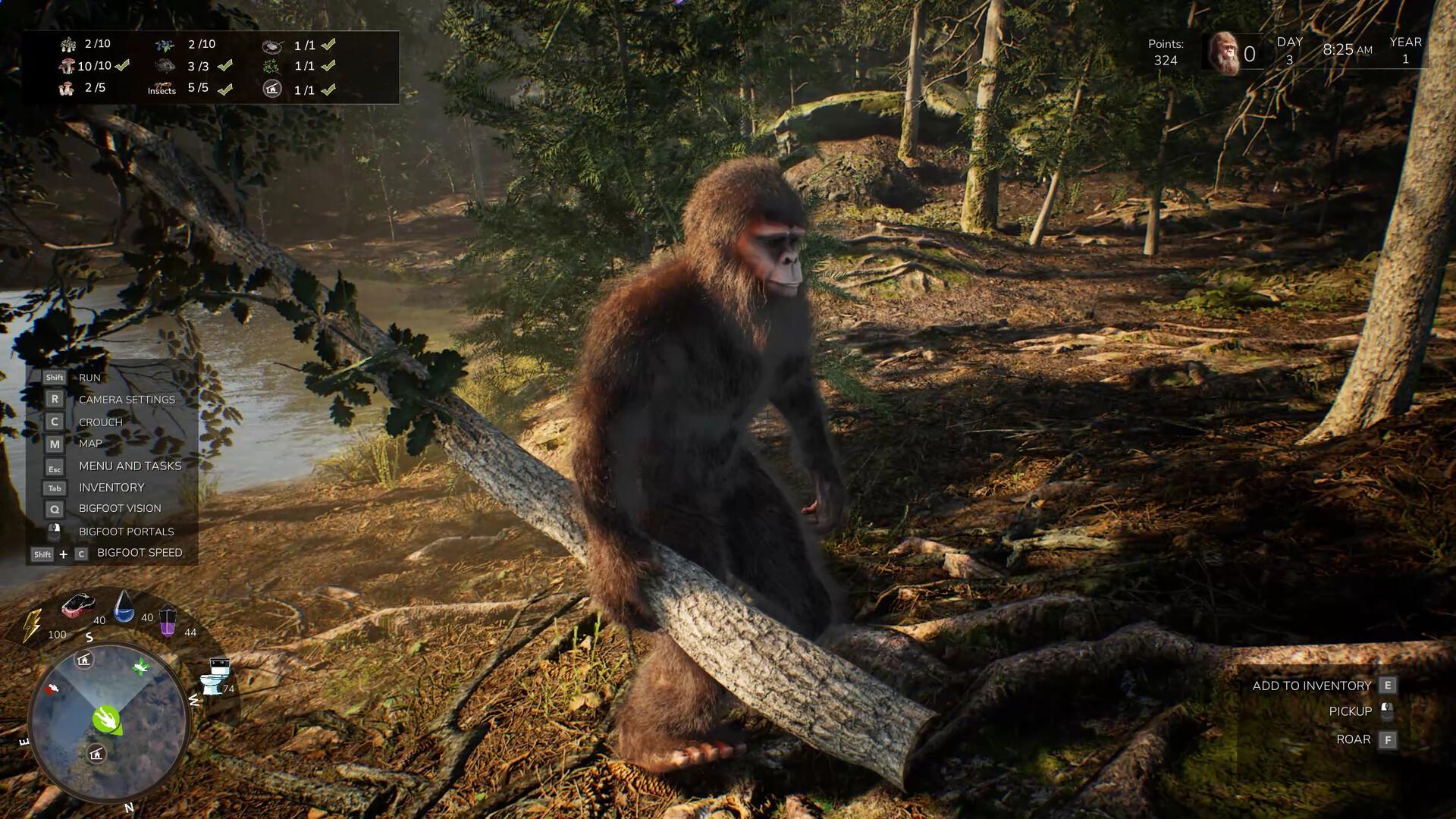This screenshot has width=1456, height=819.
Task: Toggle the checkmark beside 10/10 mushrooms
Action: click(x=122, y=66)
